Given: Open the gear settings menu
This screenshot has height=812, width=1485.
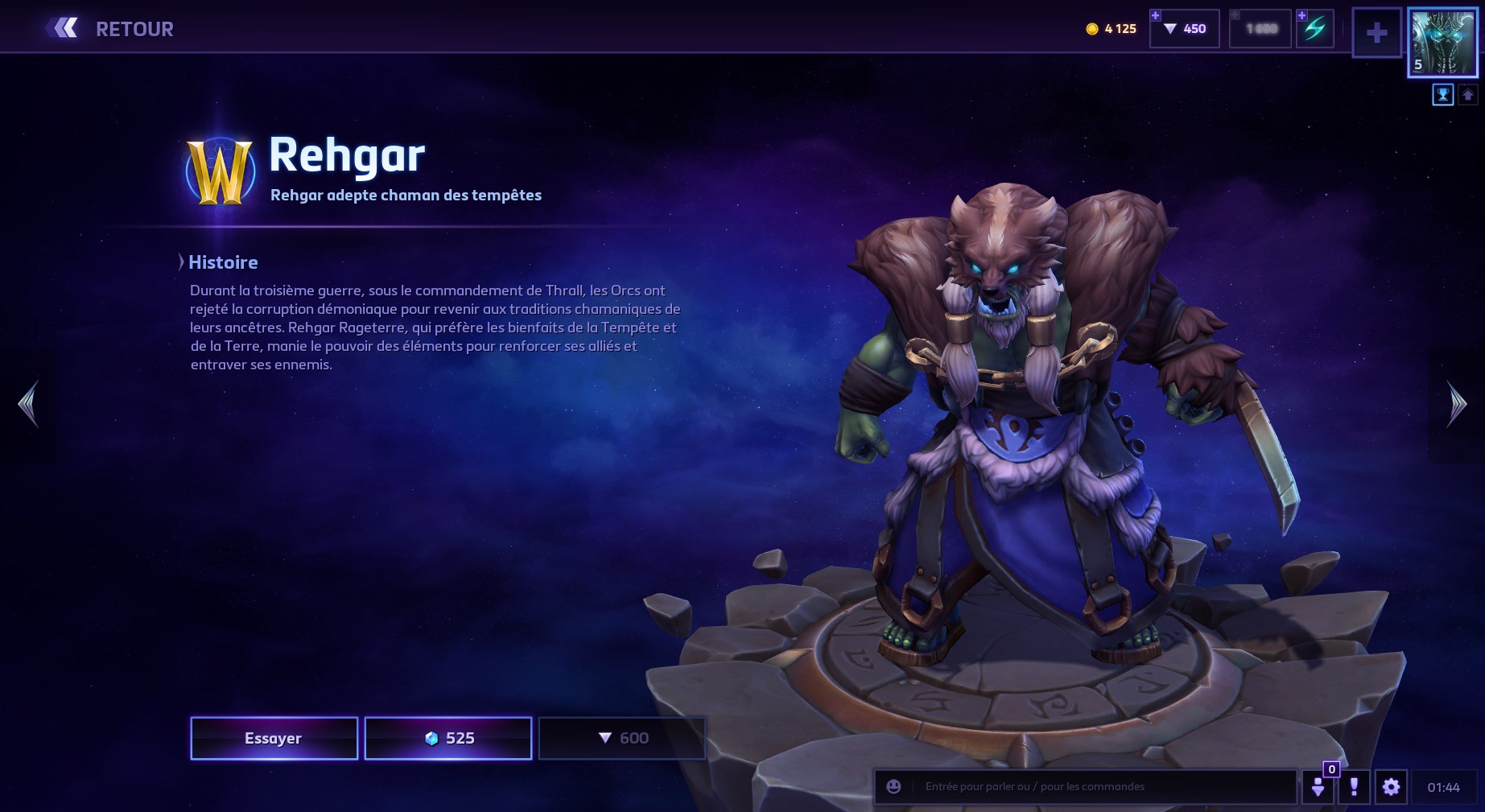Looking at the screenshot, I should tap(1391, 786).
